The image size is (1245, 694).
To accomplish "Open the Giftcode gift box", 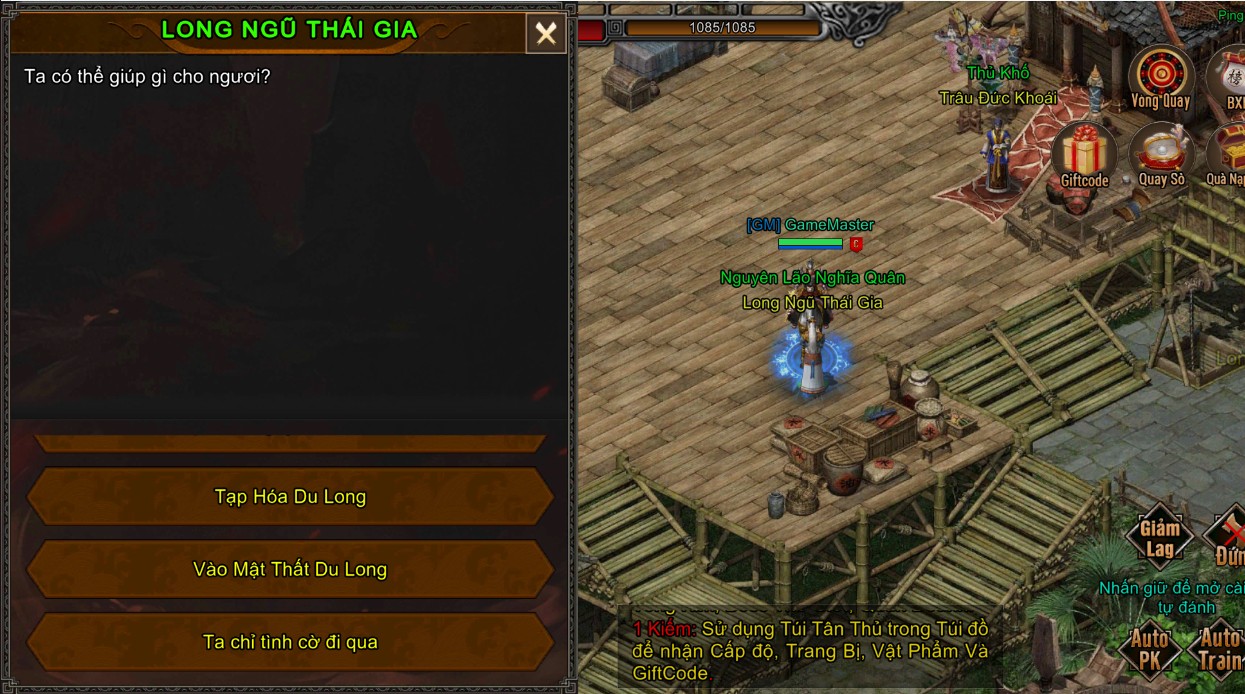I will pyautogui.click(x=1084, y=155).
